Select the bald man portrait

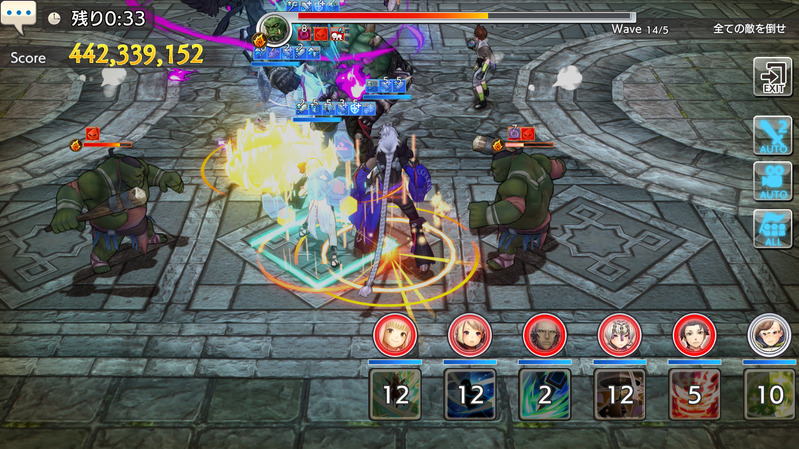(541, 334)
